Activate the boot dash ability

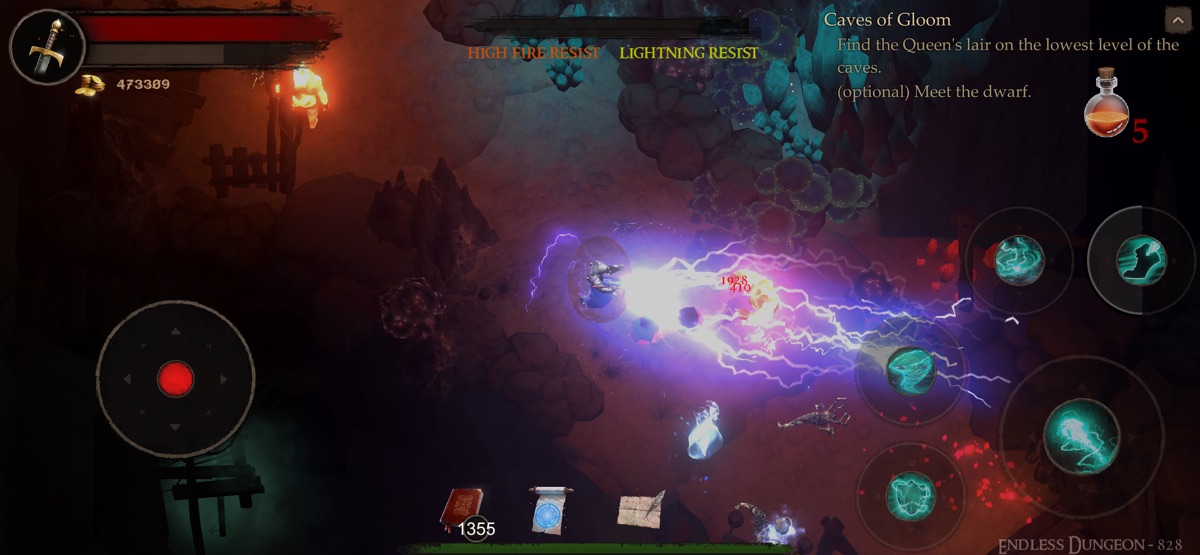pyautogui.click(x=1141, y=259)
